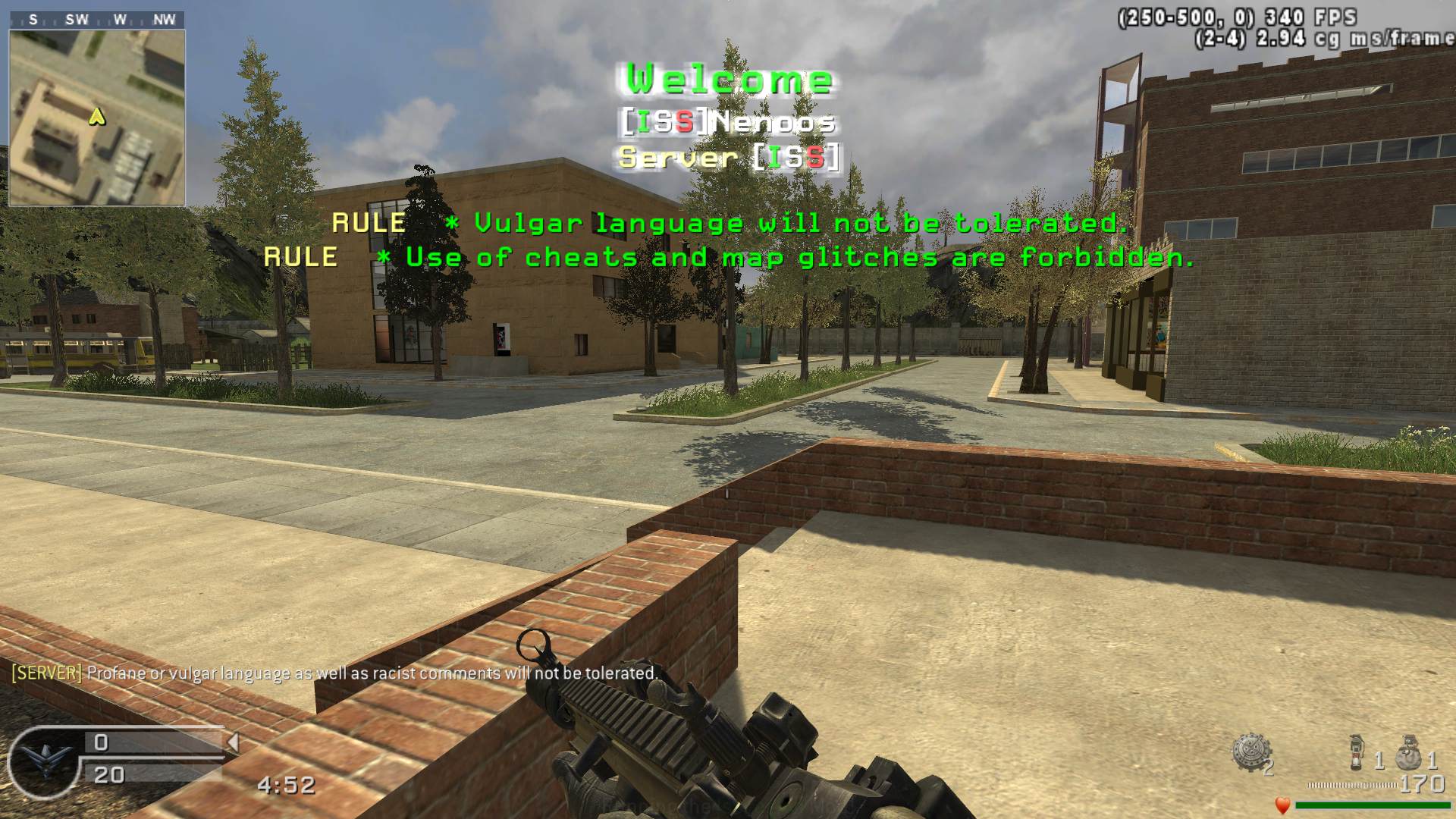Click the compass heading strip above the minimap
Image resolution: width=1456 pixels, height=819 pixels.
click(x=97, y=20)
